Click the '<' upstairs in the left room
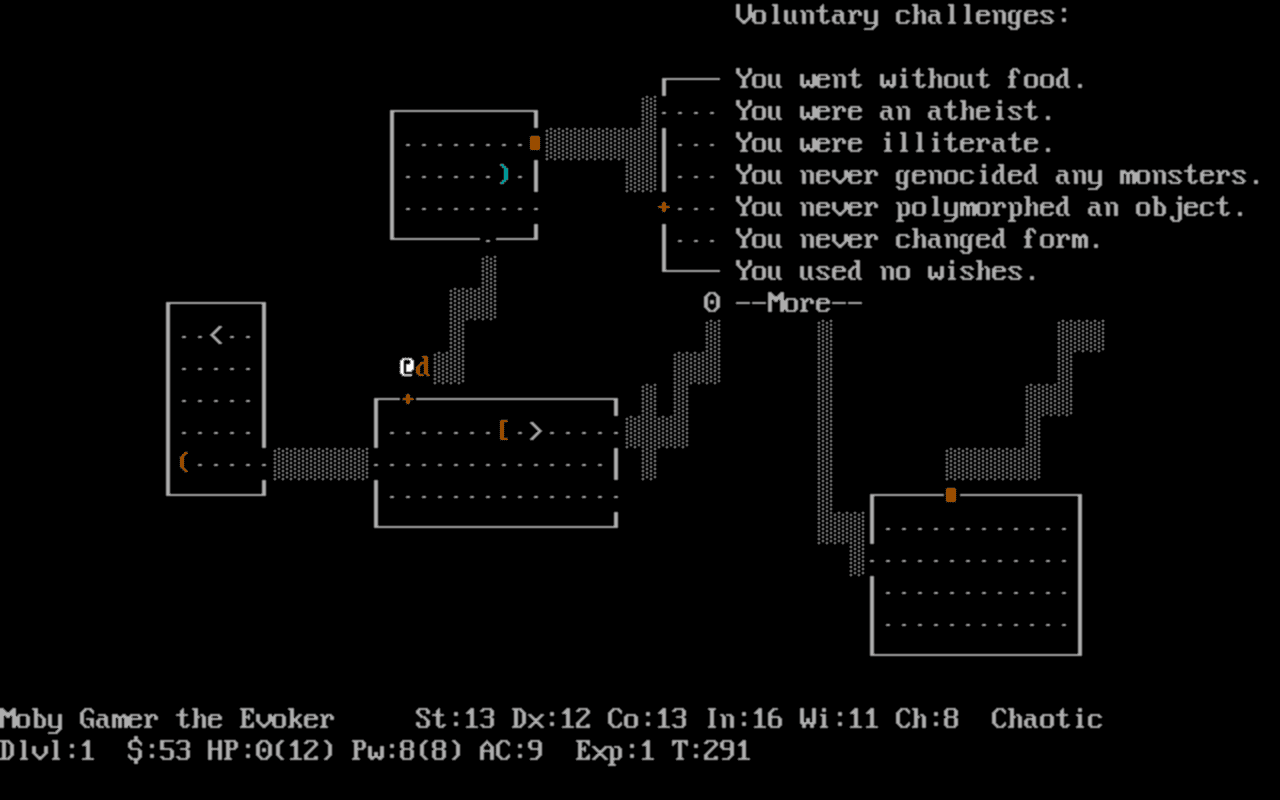 click(x=218, y=334)
